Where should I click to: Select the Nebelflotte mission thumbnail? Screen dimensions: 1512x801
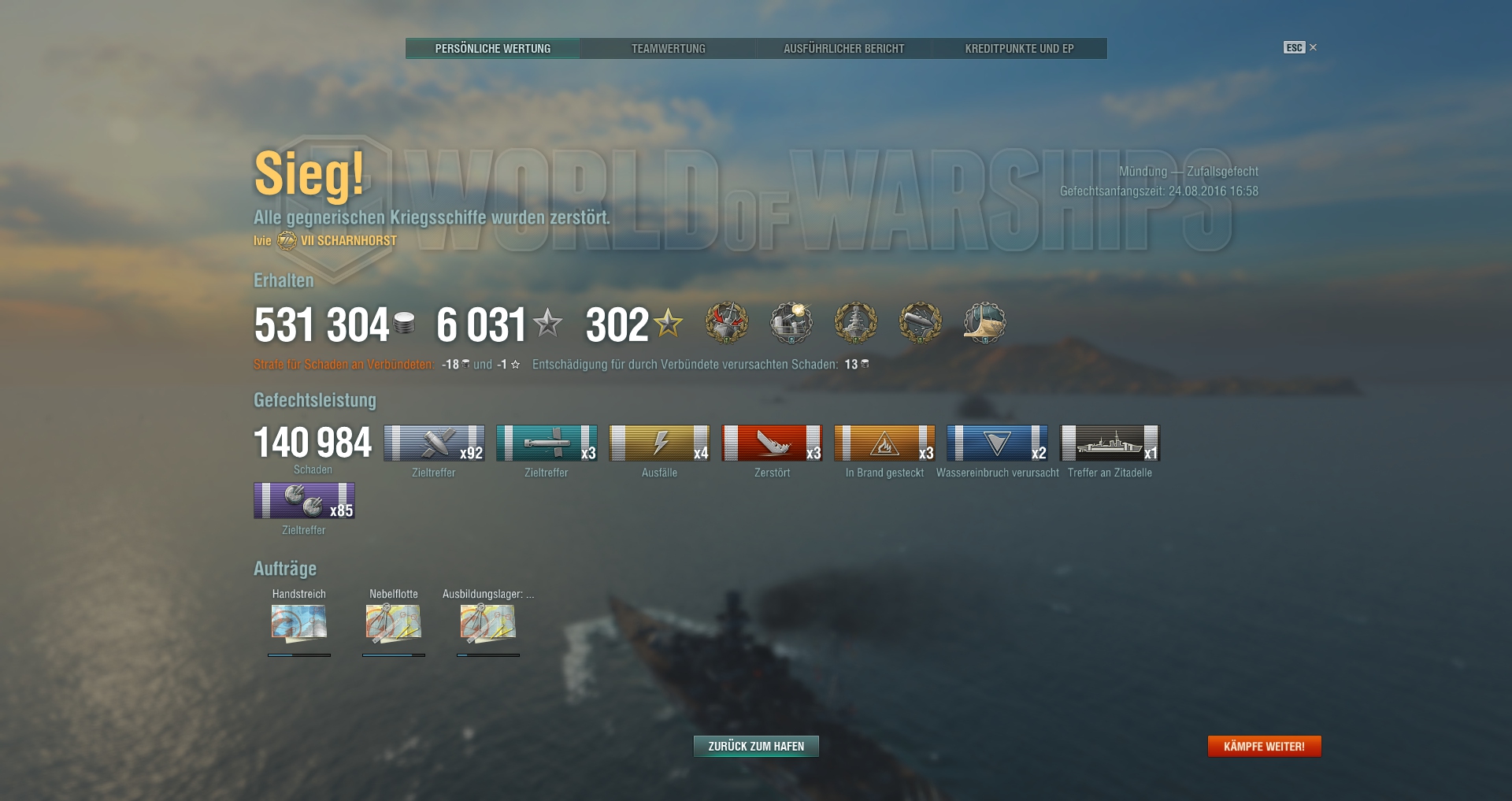pos(394,623)
